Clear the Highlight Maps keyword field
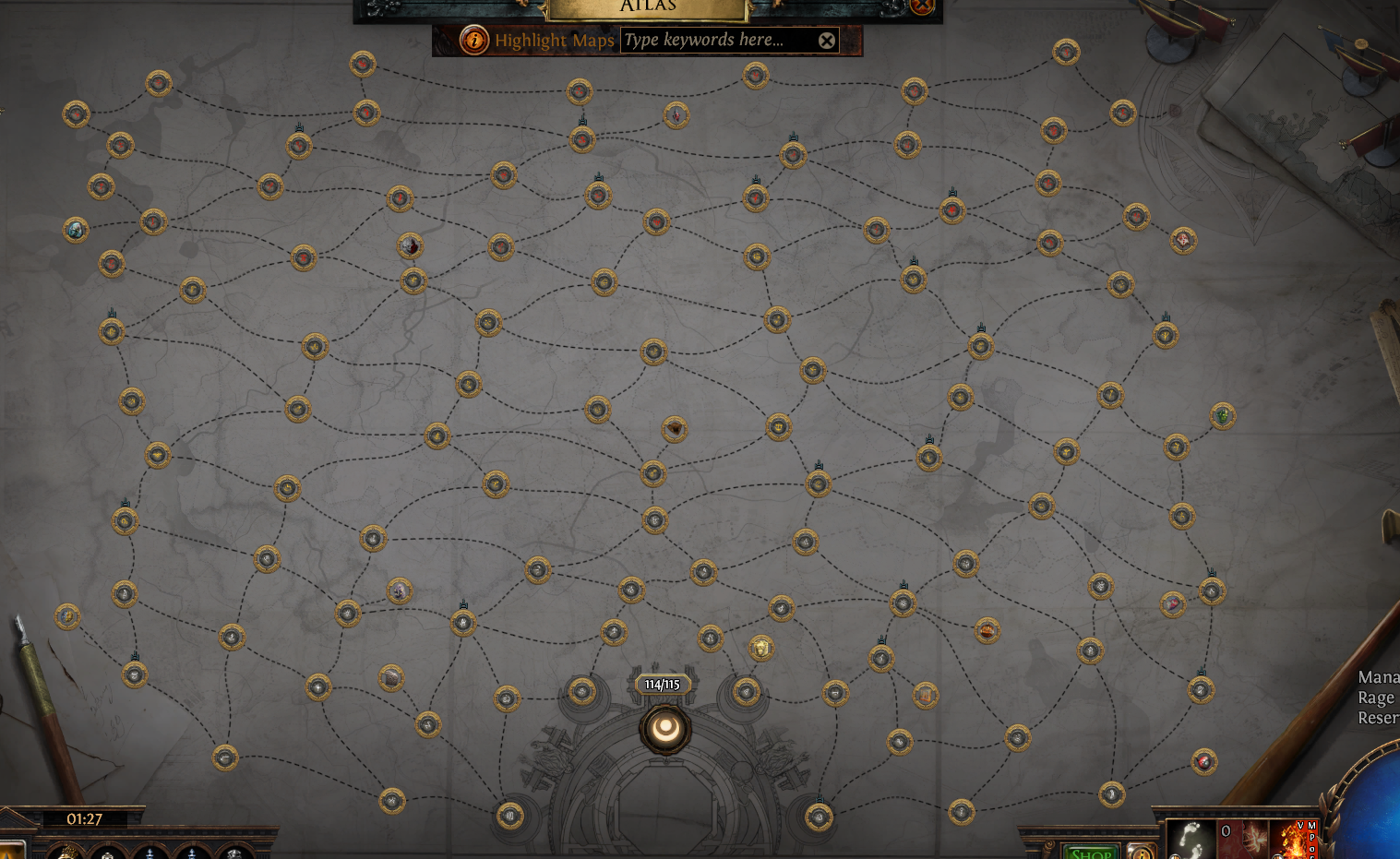Viewport: 1400px width, 859px height. pyautogui.click(x=827, y=41)
